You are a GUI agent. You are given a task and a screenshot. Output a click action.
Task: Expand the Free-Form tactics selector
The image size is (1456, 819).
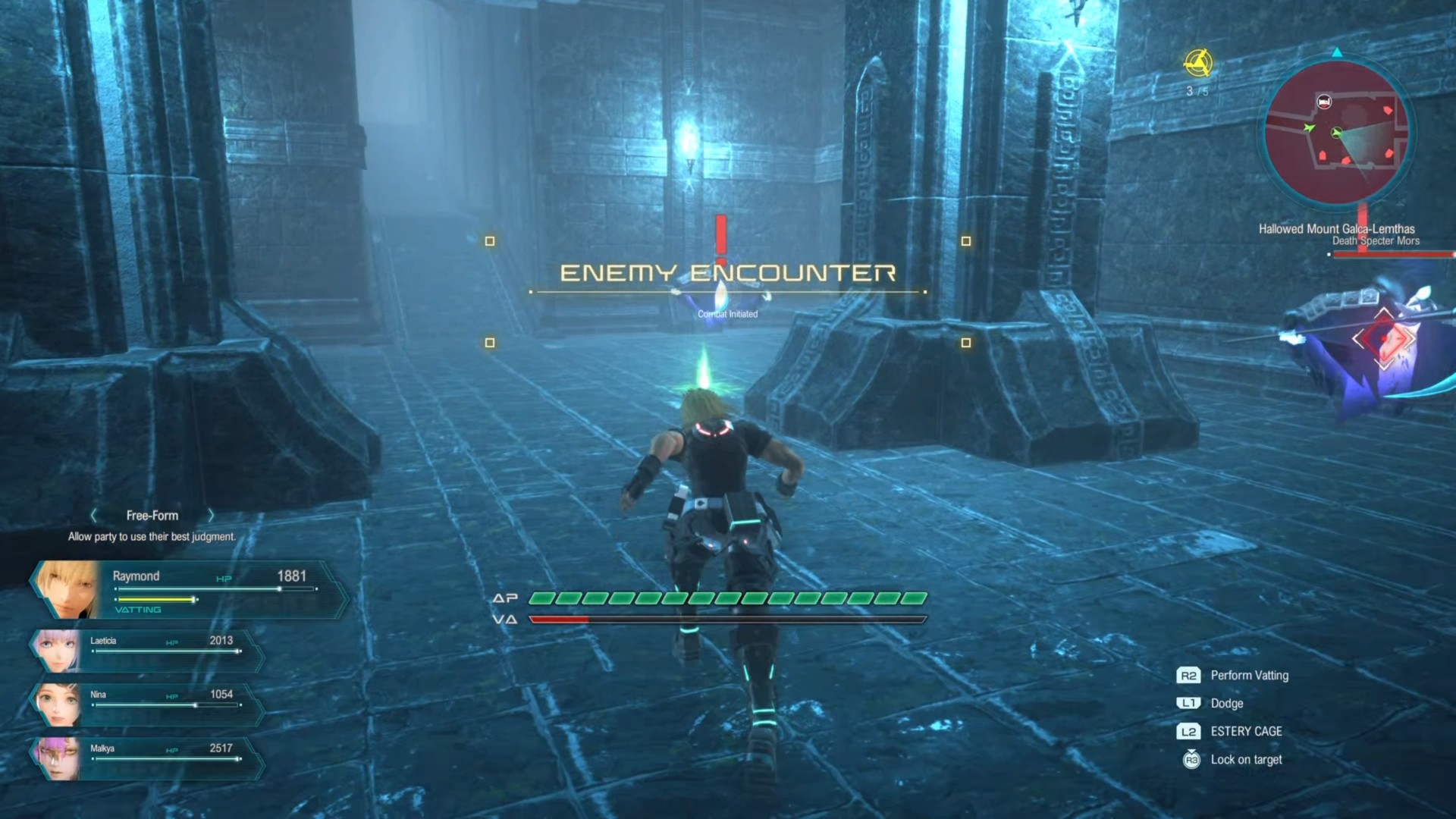pyautogui.click(x=152, y=515)
